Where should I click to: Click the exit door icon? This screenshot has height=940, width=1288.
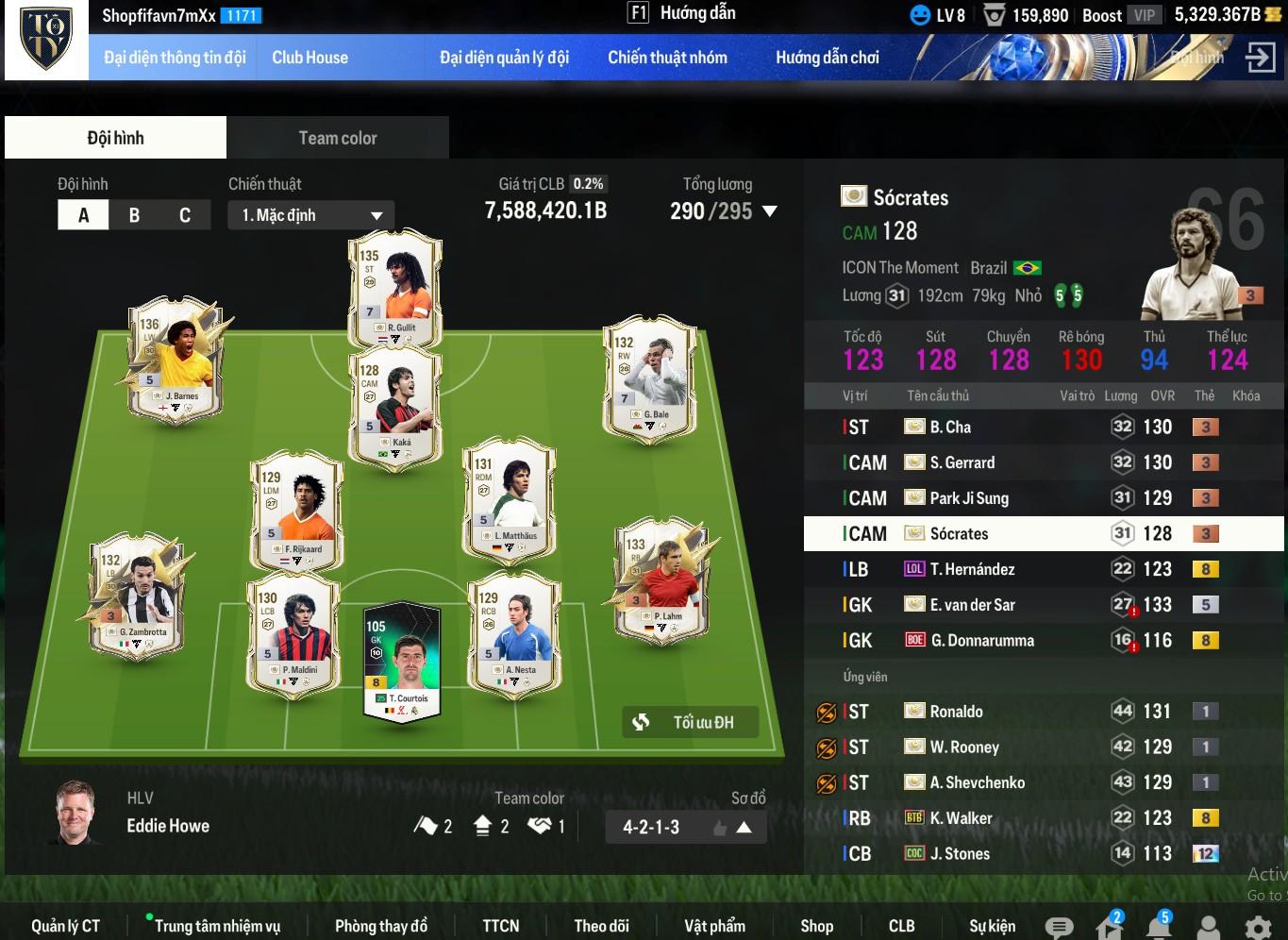(1260, 58)
